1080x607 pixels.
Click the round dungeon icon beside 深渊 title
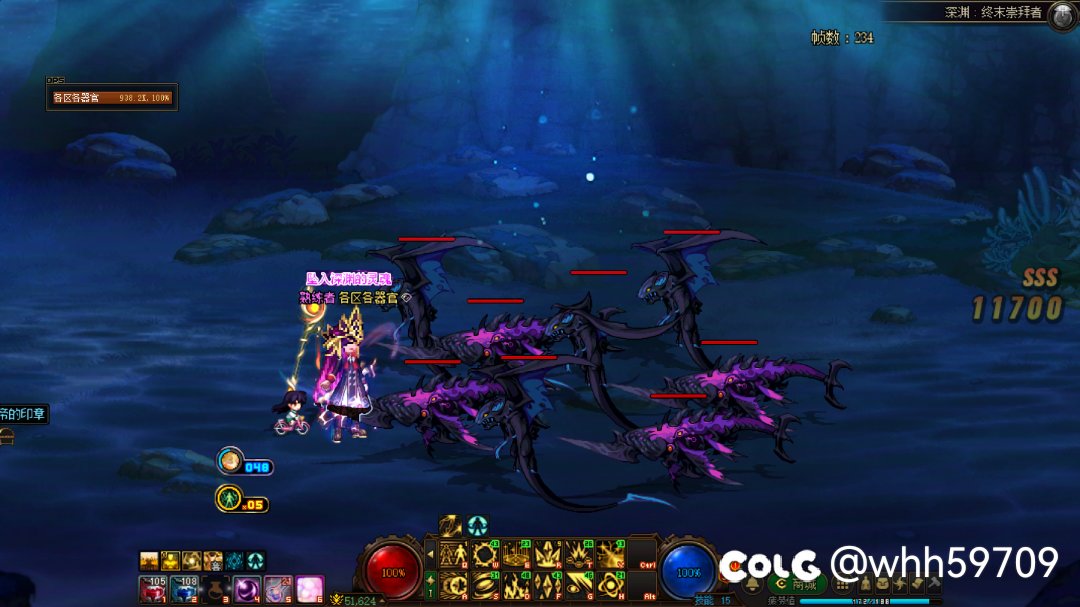pyautogui.click(x=1061, y=15)
